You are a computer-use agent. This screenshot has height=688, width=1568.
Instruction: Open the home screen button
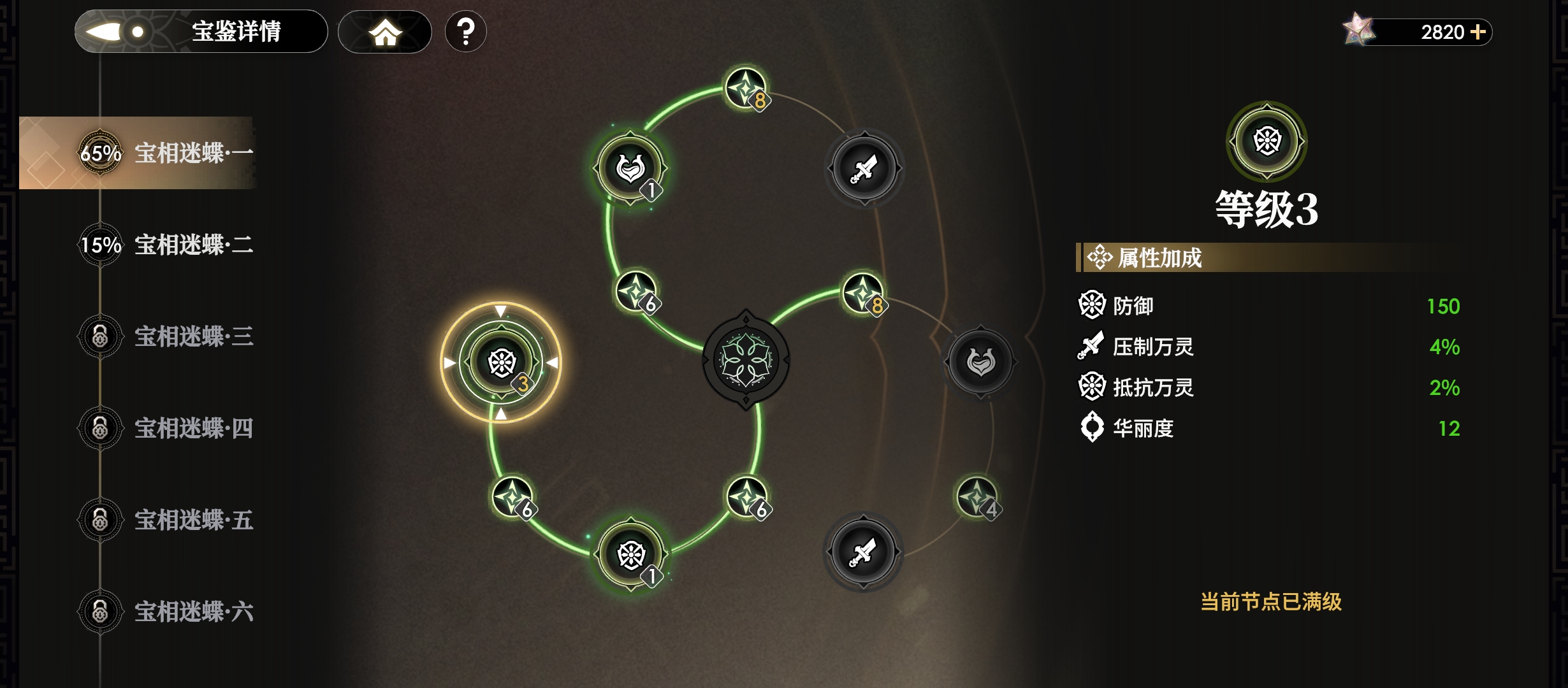click(385, 32)
